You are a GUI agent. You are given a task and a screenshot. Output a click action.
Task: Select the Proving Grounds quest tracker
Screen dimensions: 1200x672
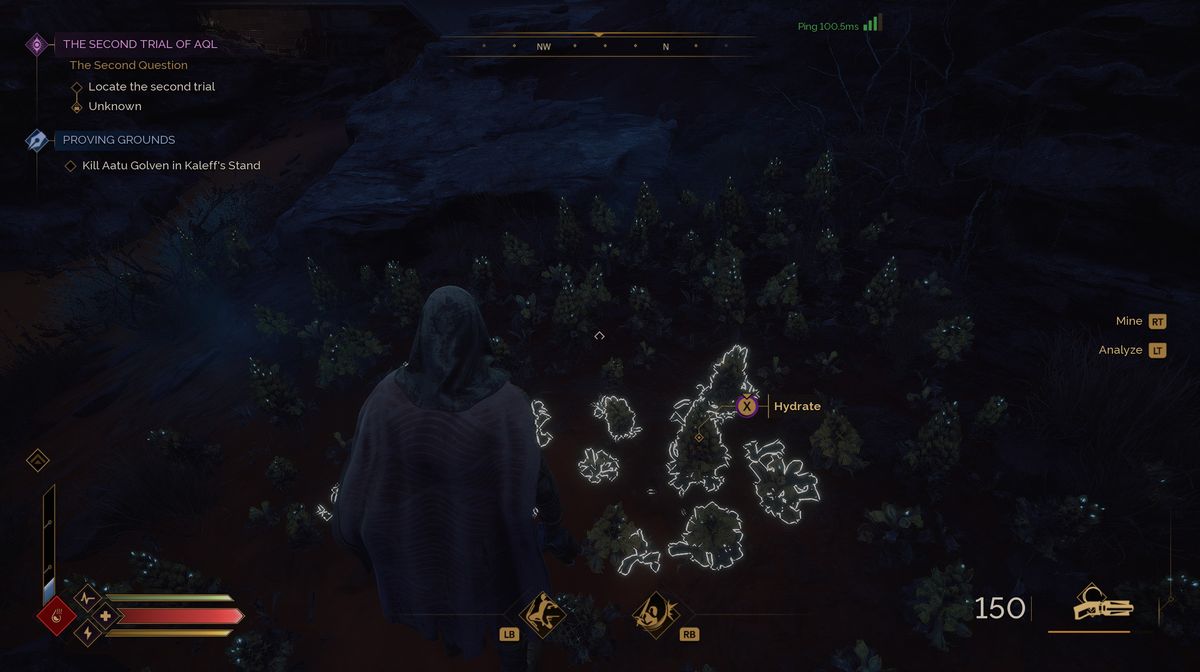tap(118, 140)
